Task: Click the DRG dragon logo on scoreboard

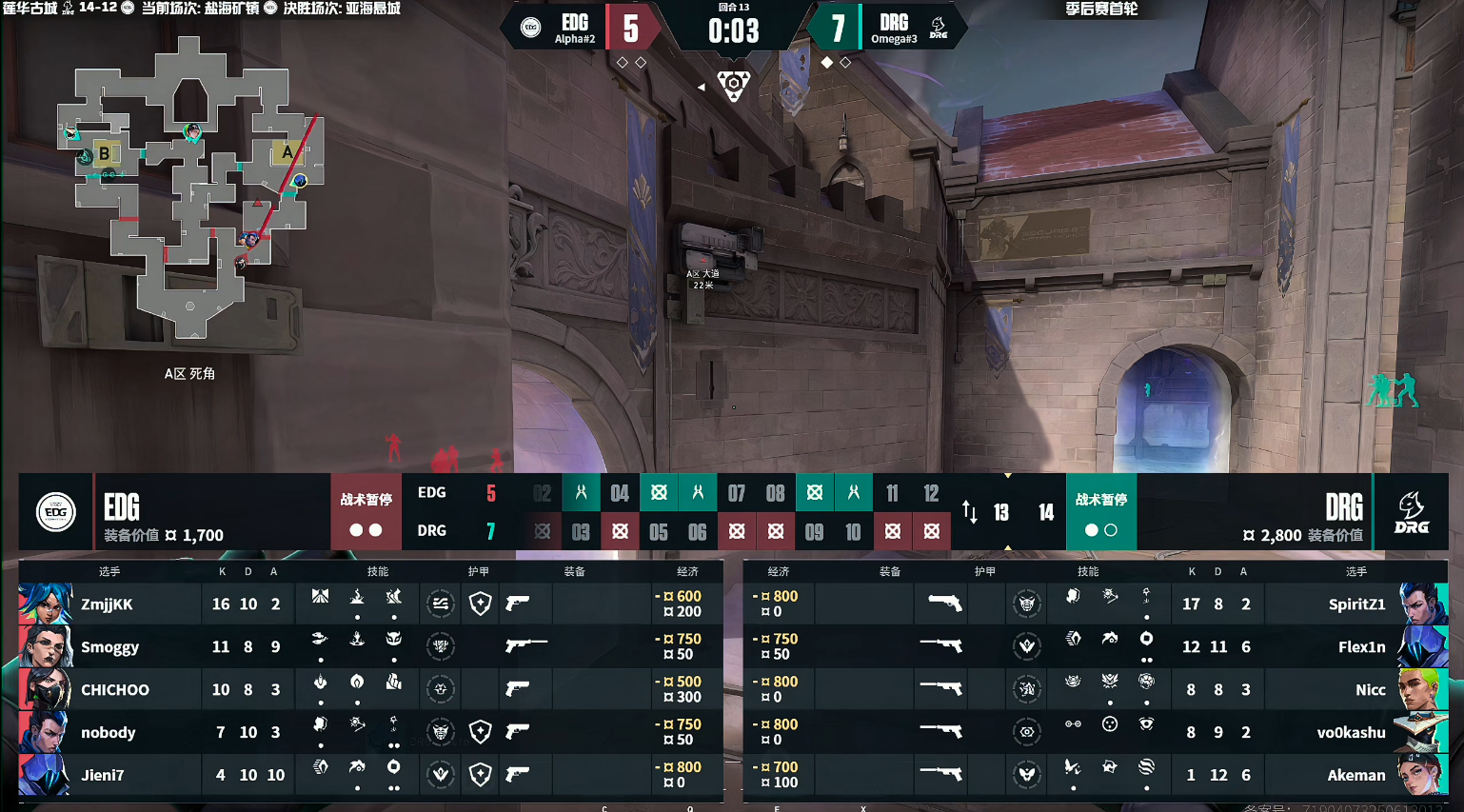Action: [1411, 512]
